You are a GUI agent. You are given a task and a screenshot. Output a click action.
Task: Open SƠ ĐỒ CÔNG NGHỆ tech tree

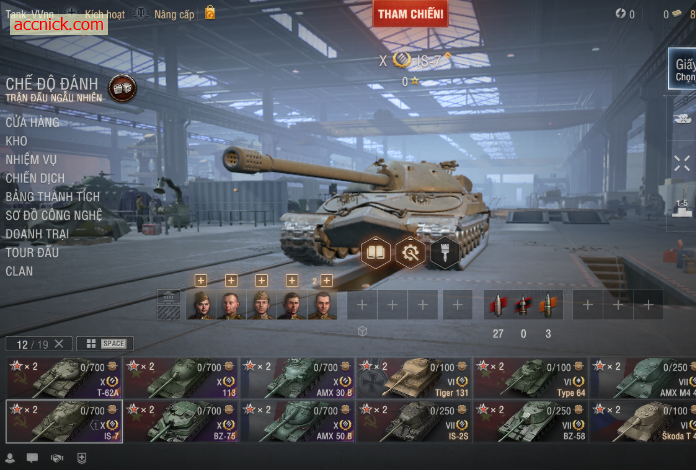coord(54,215)
